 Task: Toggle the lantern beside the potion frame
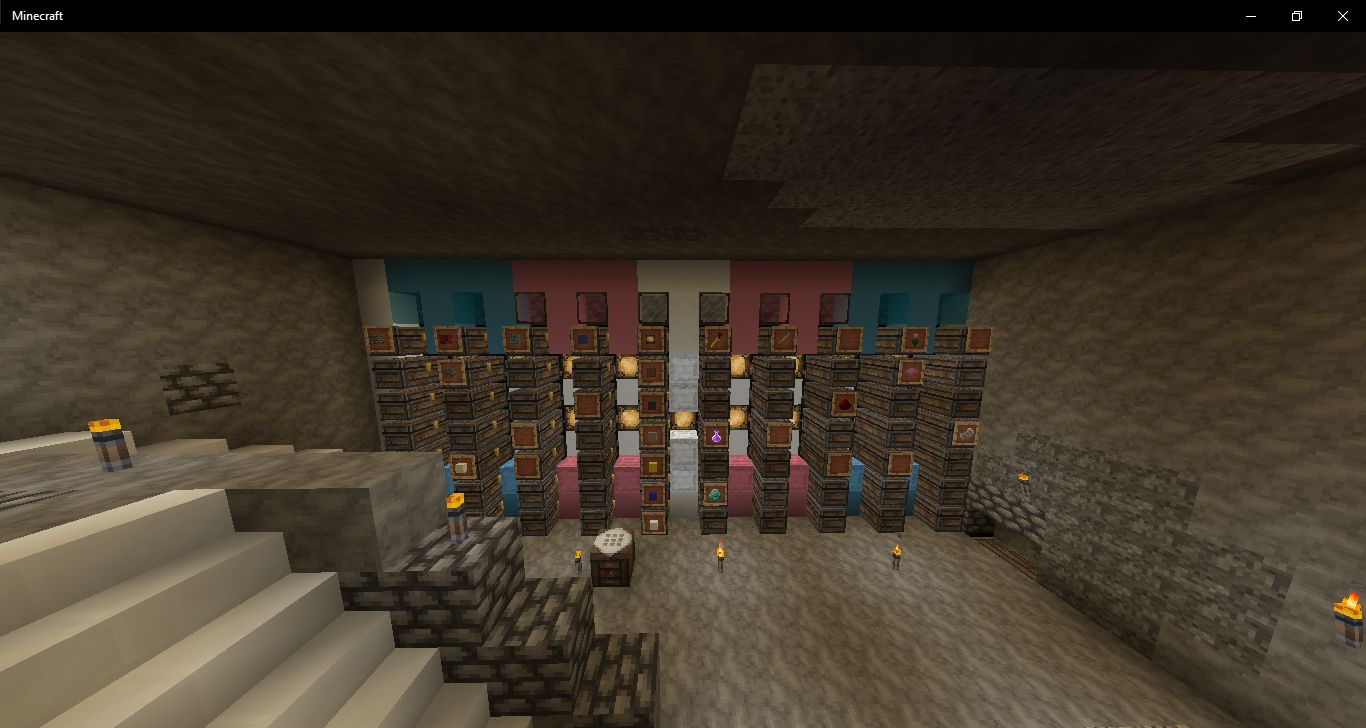click(738, 417)
